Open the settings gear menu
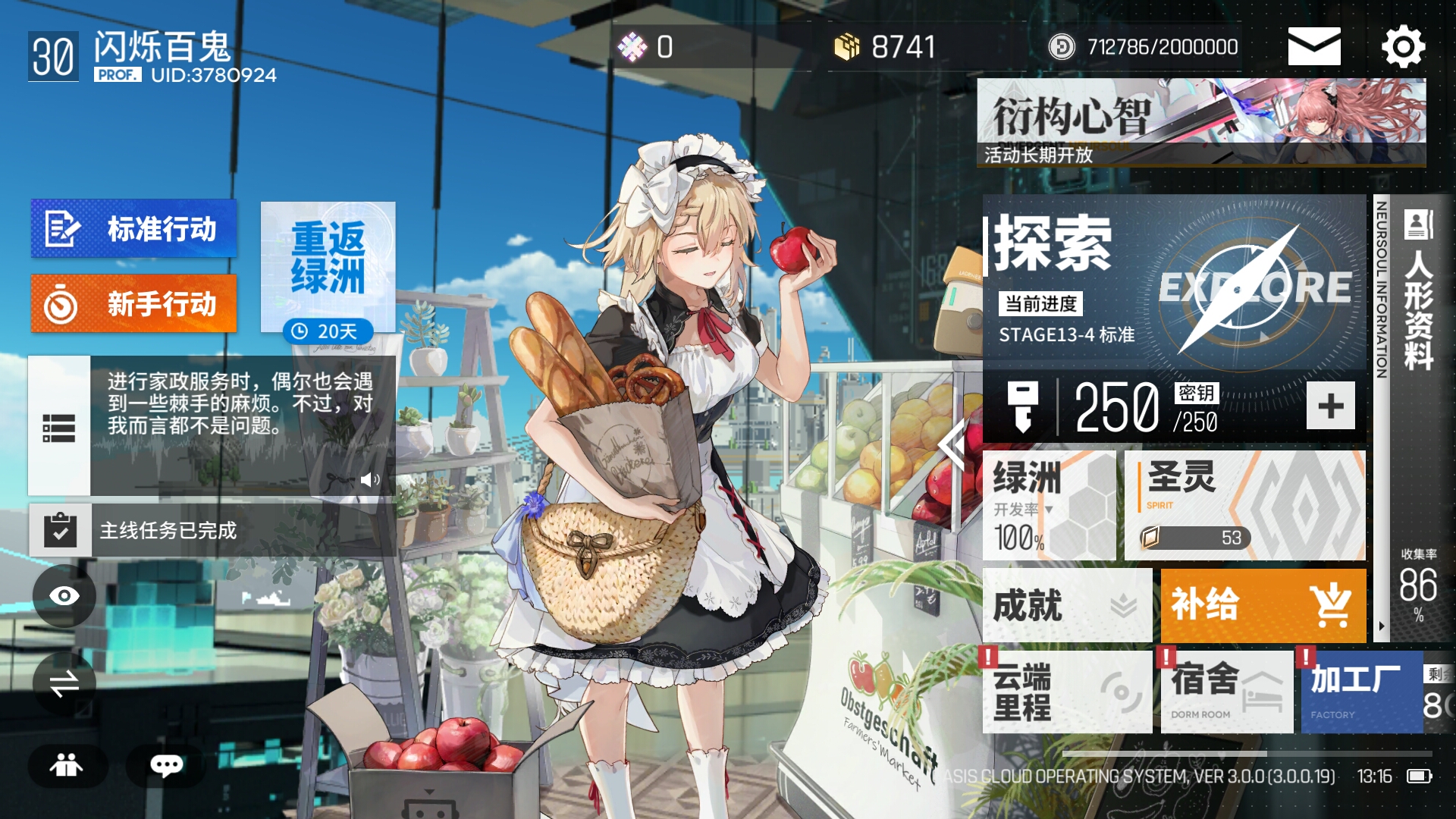 pyautogui.click(x=1403, y=47)
